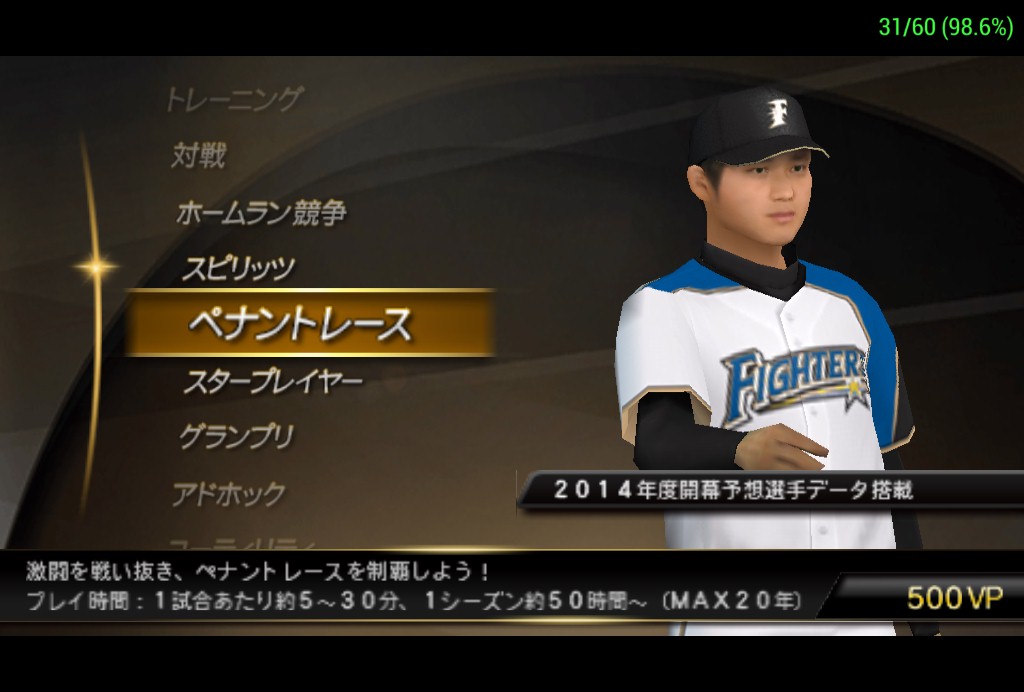Choose 対戦 from the mode list
The height and width of the screenshot is (692, 1024).
199,155
